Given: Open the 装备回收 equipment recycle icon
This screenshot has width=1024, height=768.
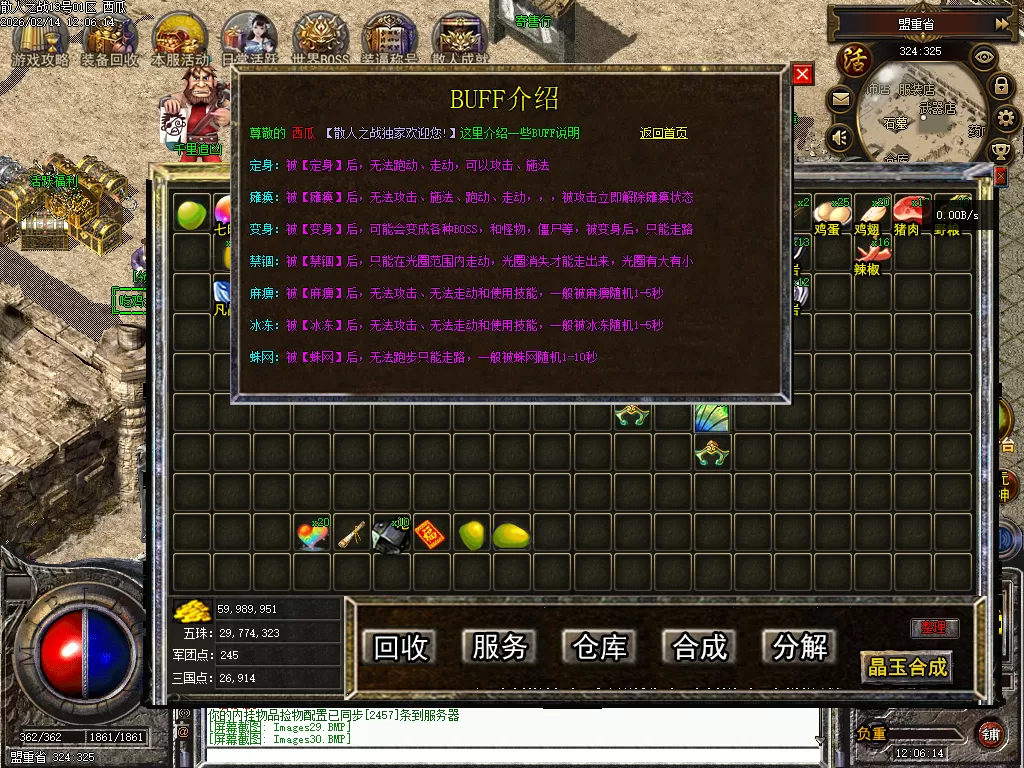Looking at the screenshot, I should pyautogui.click(x=110, y=40).
